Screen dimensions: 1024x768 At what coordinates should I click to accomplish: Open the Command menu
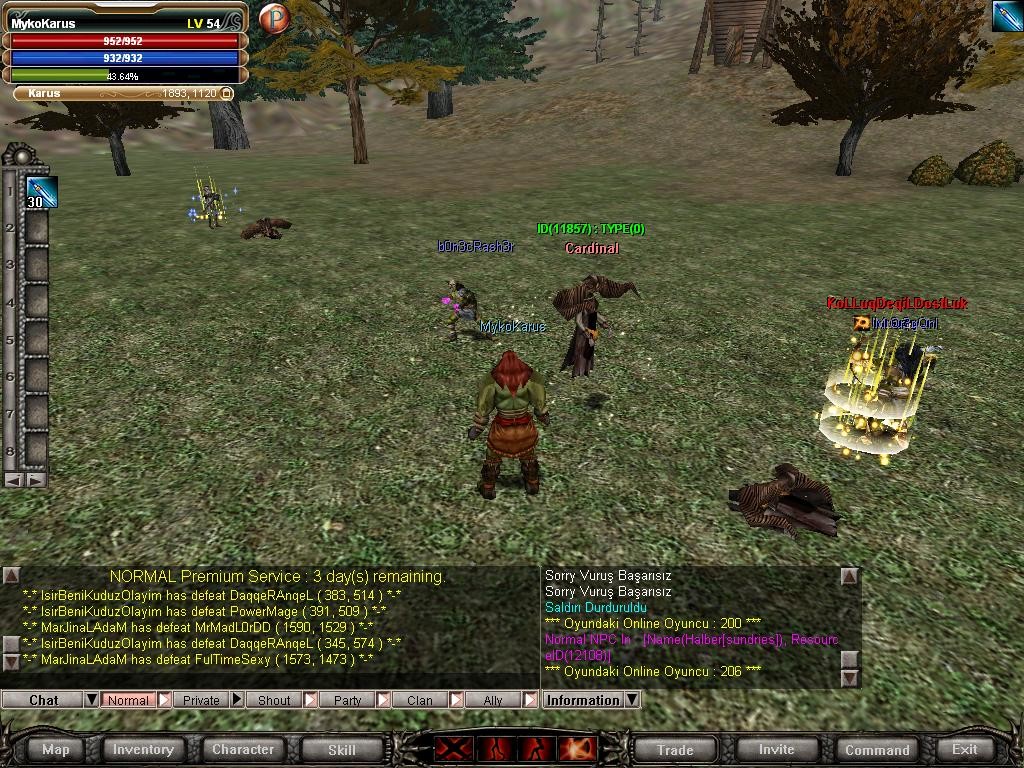[x=877, y=749]
